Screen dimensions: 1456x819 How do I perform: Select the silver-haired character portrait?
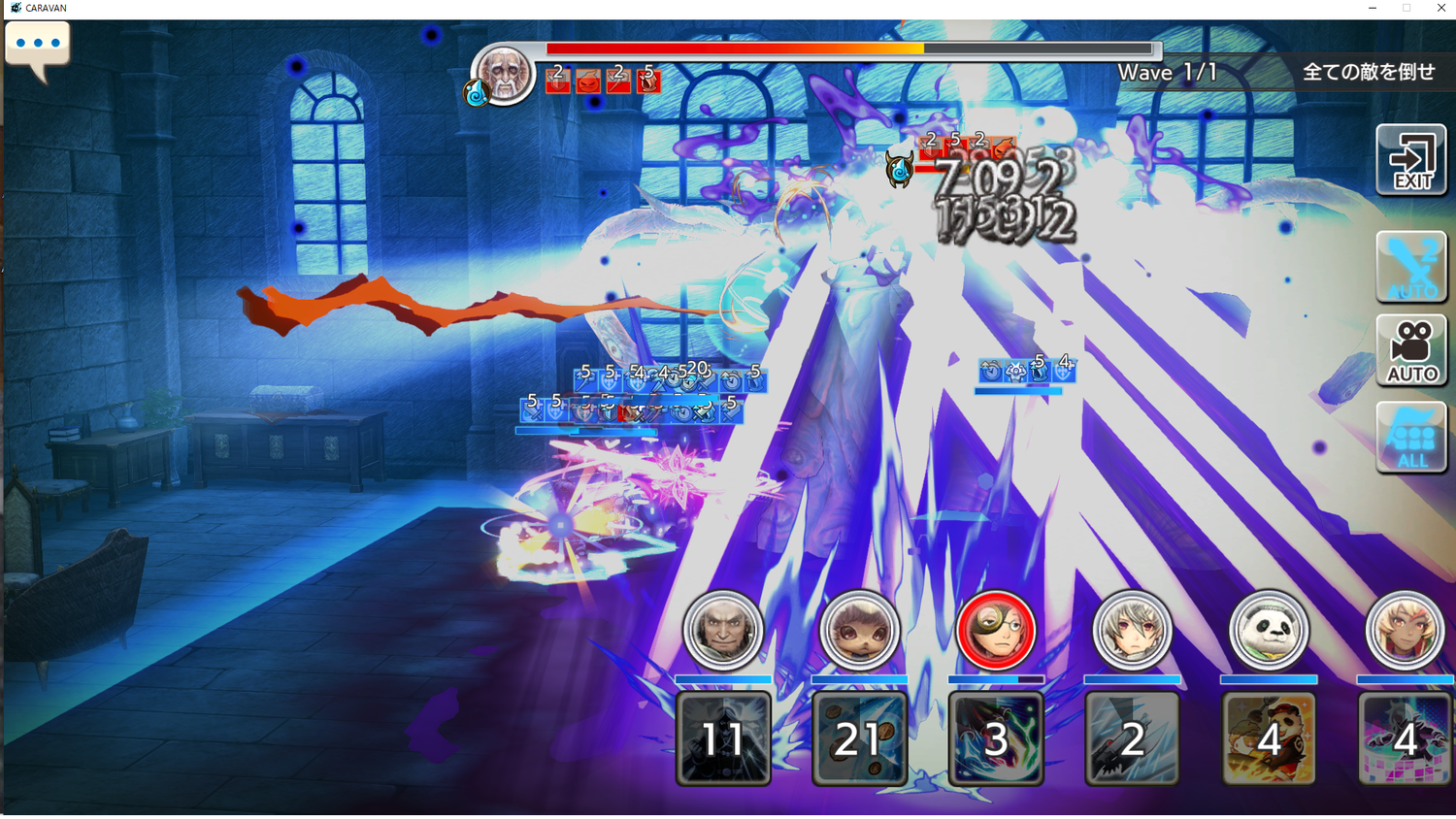pyautogui.click(x=1132, y=631)
